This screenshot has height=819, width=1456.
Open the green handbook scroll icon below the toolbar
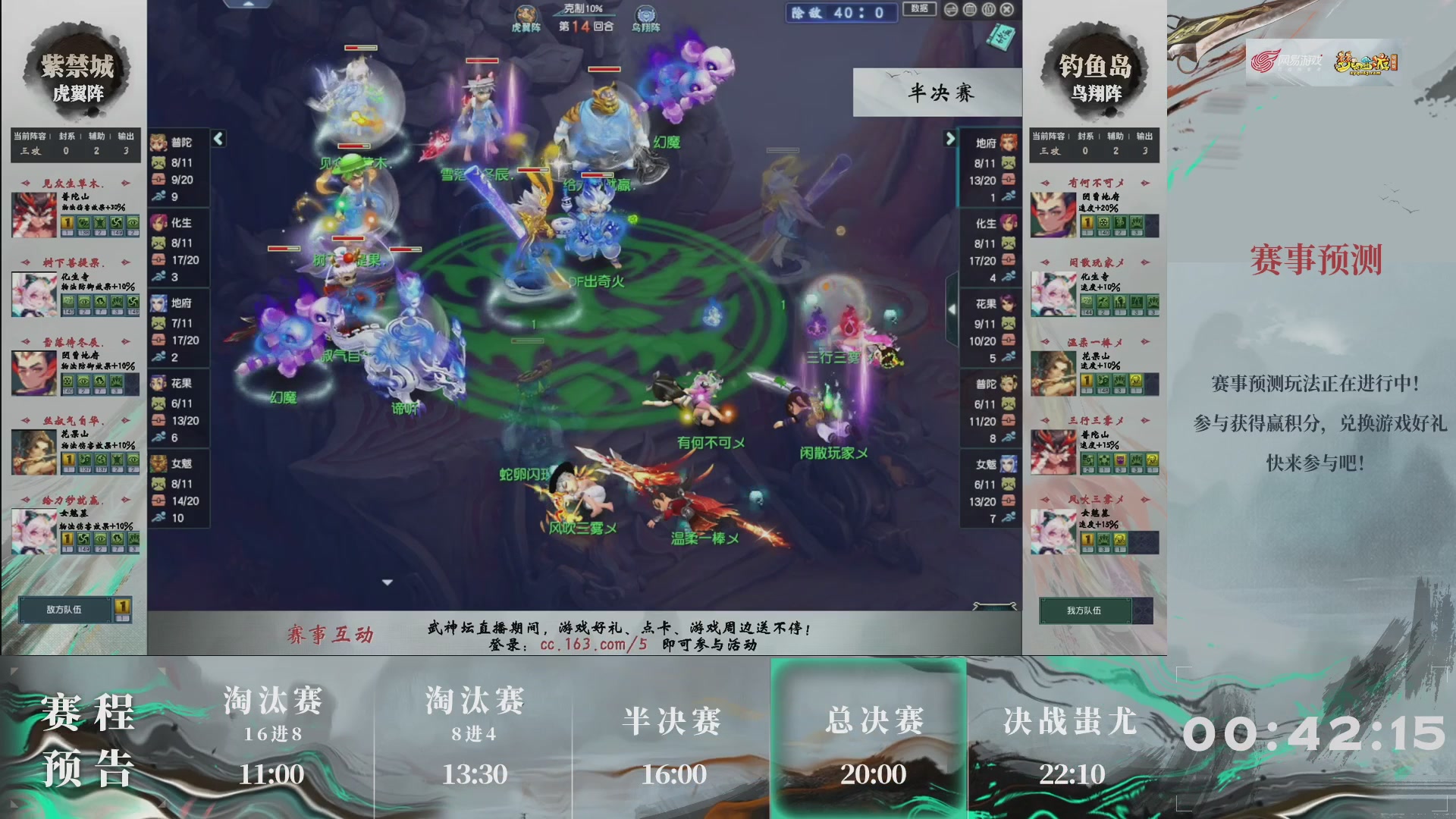click(1002, 36)
